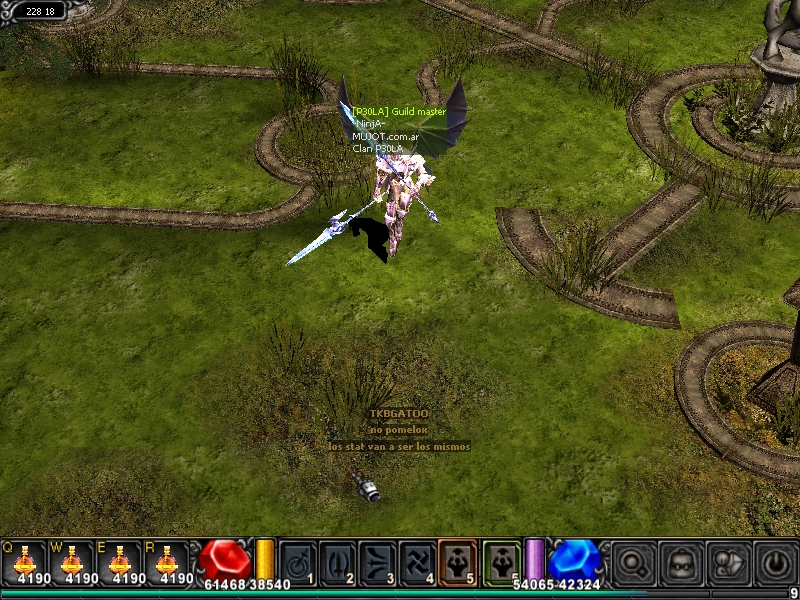Click the power icon system menu button
Viewport: 800px width, 600px height.
[x=774, y=562]
